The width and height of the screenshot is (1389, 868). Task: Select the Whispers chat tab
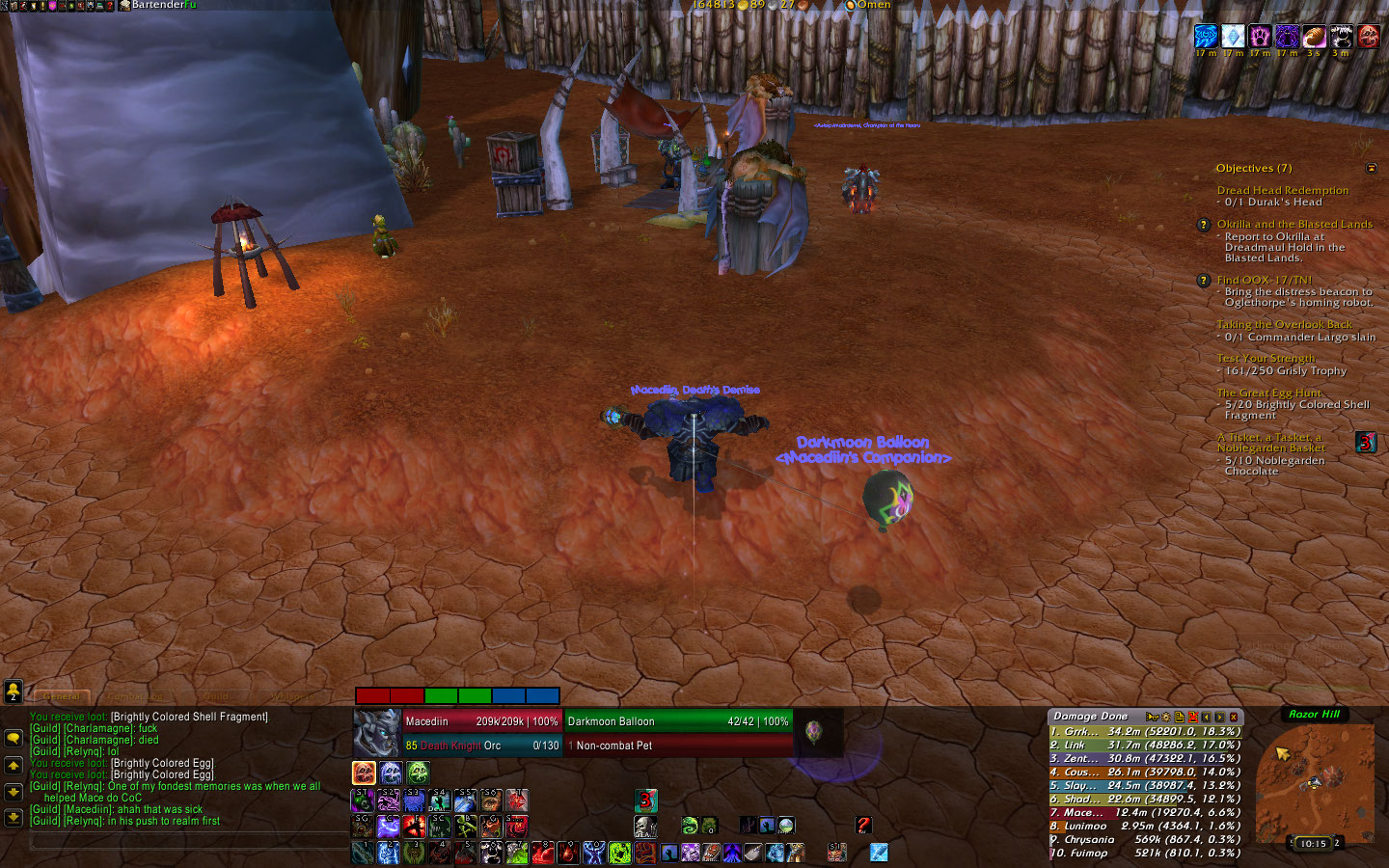[289, 696]
